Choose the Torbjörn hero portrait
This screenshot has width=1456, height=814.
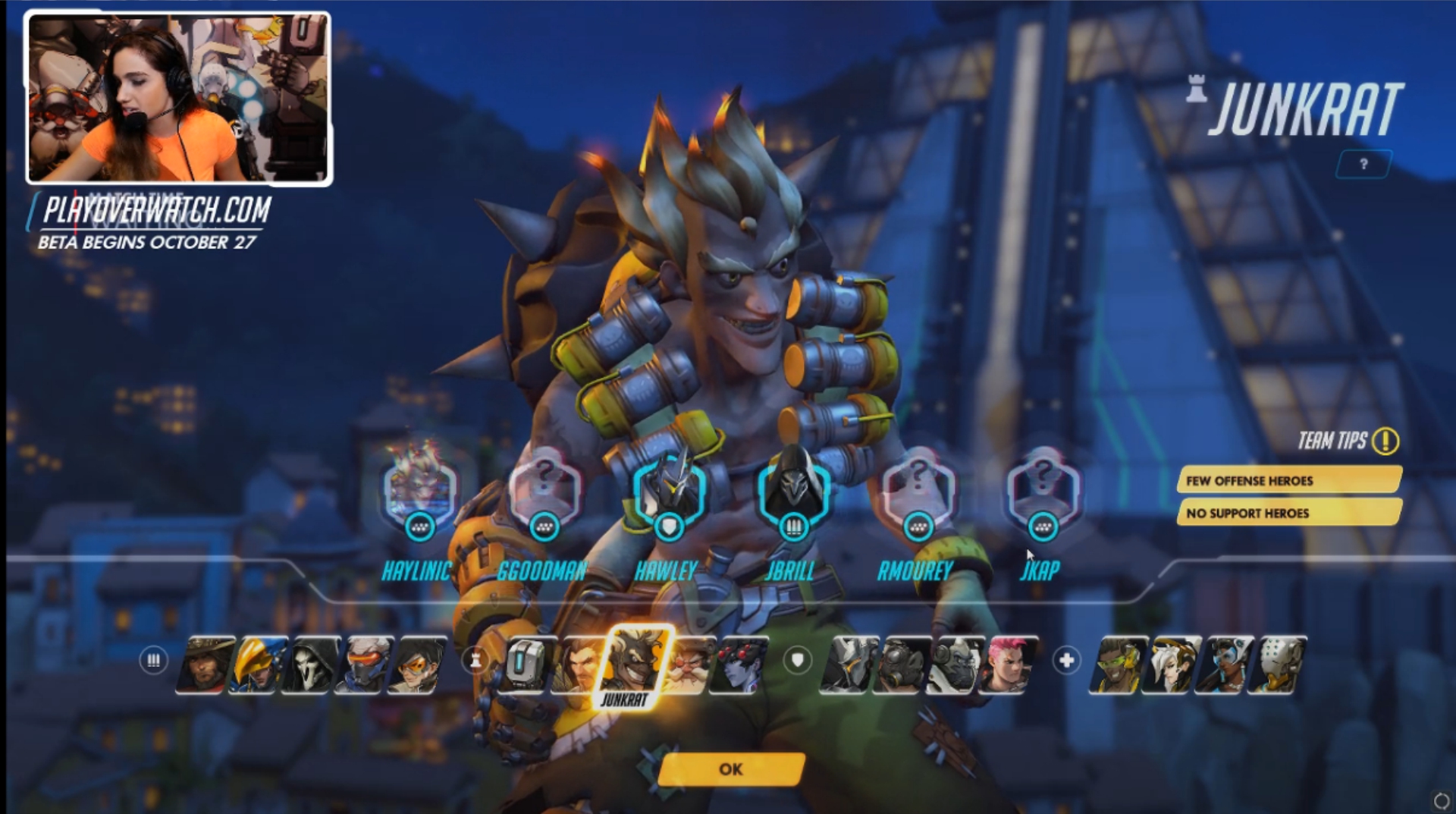689,665
